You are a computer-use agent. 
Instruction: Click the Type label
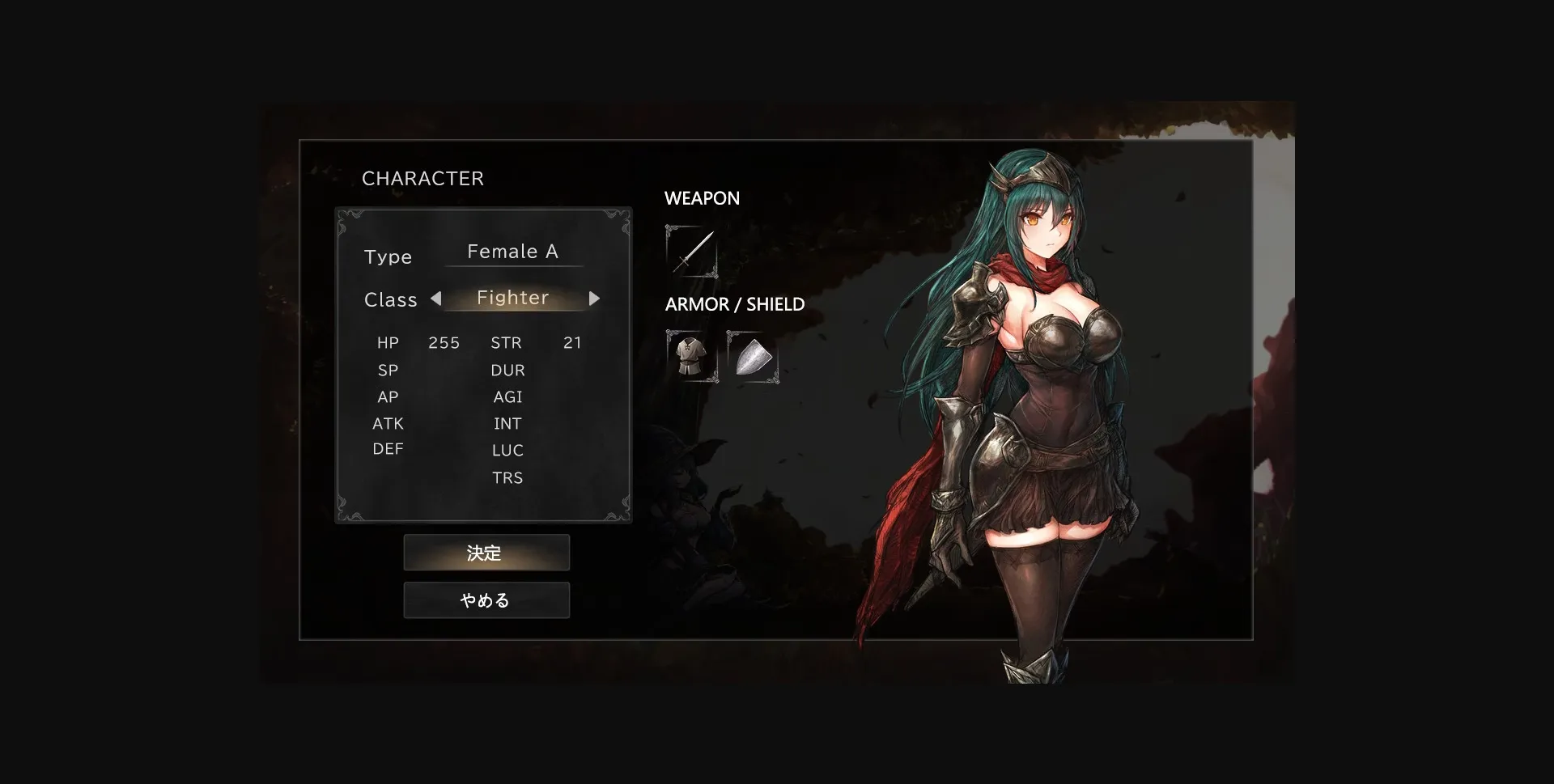(x=388, y=256)
